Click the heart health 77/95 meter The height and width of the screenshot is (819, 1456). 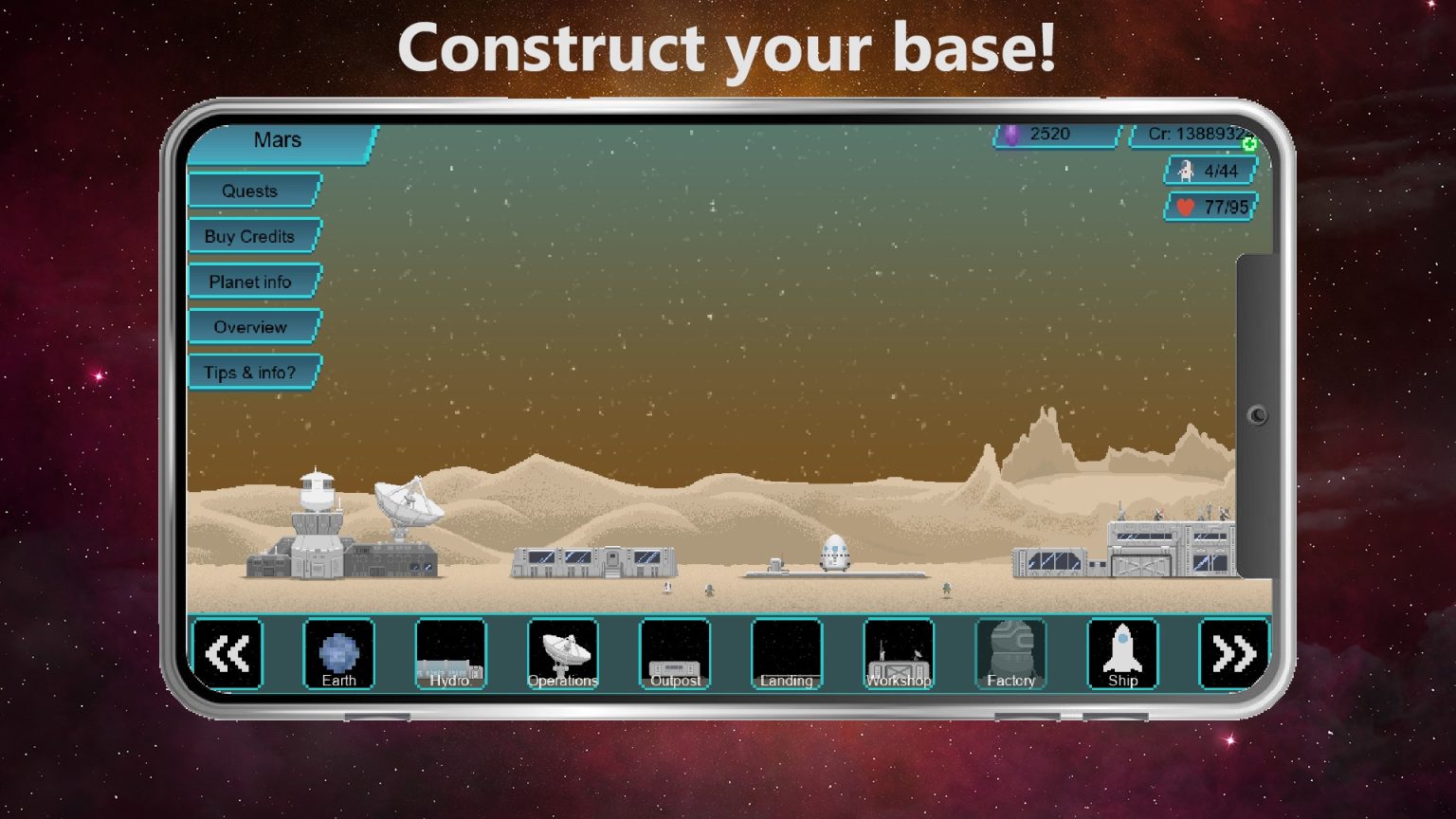coord(1209,208)
